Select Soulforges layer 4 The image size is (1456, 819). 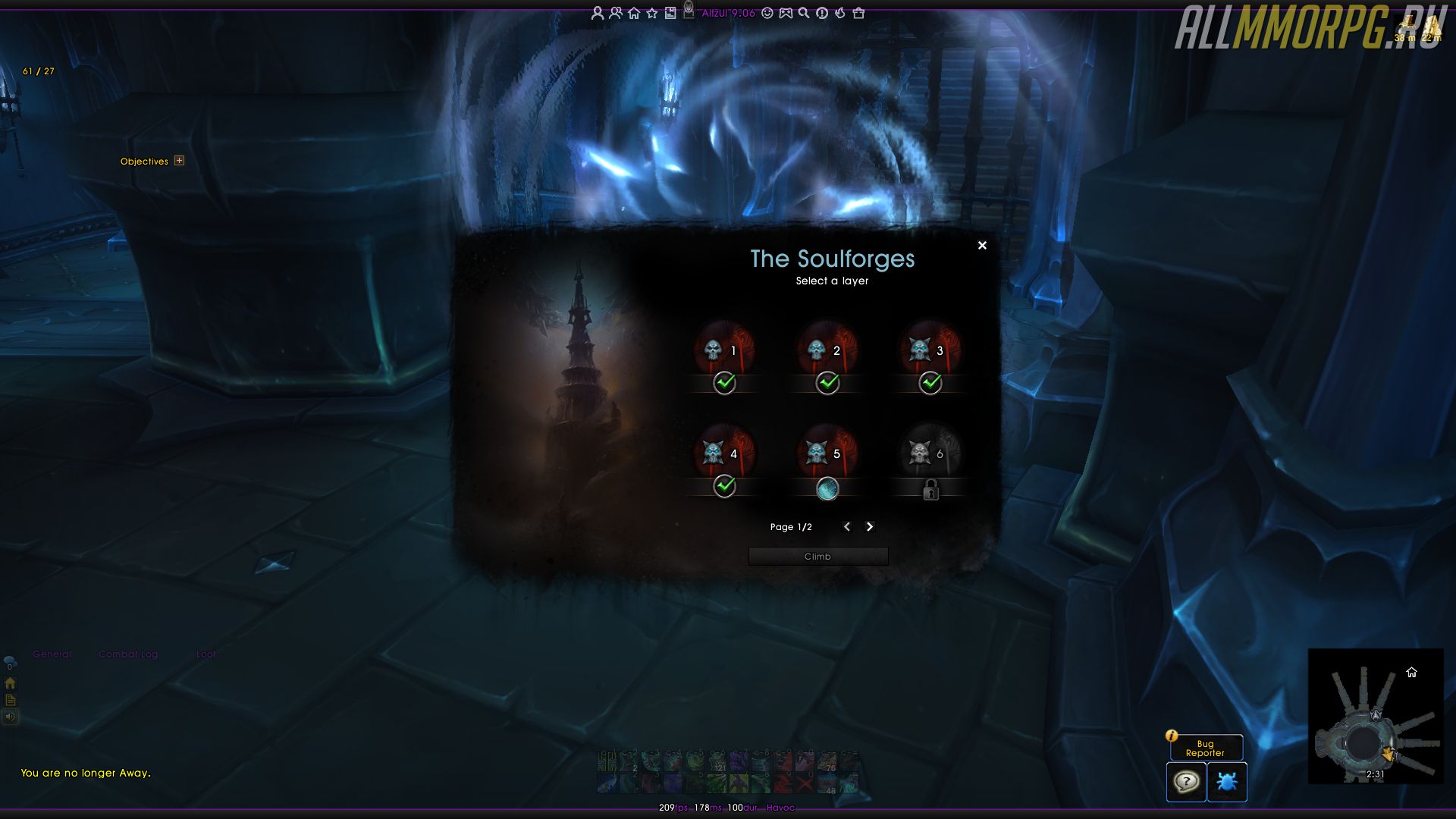724,453
